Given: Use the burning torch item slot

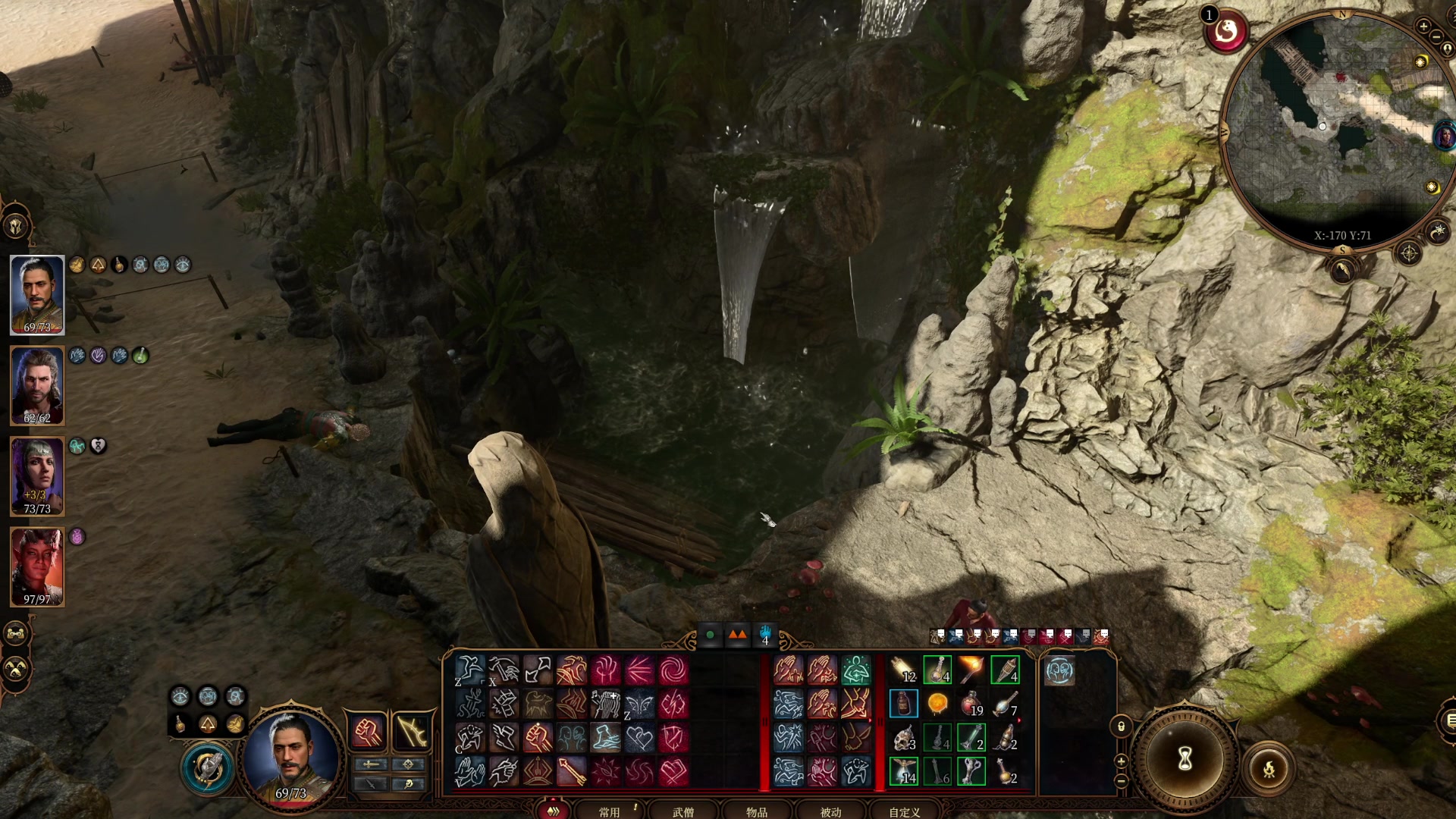Looking at the screenshot, I should 971,670.
